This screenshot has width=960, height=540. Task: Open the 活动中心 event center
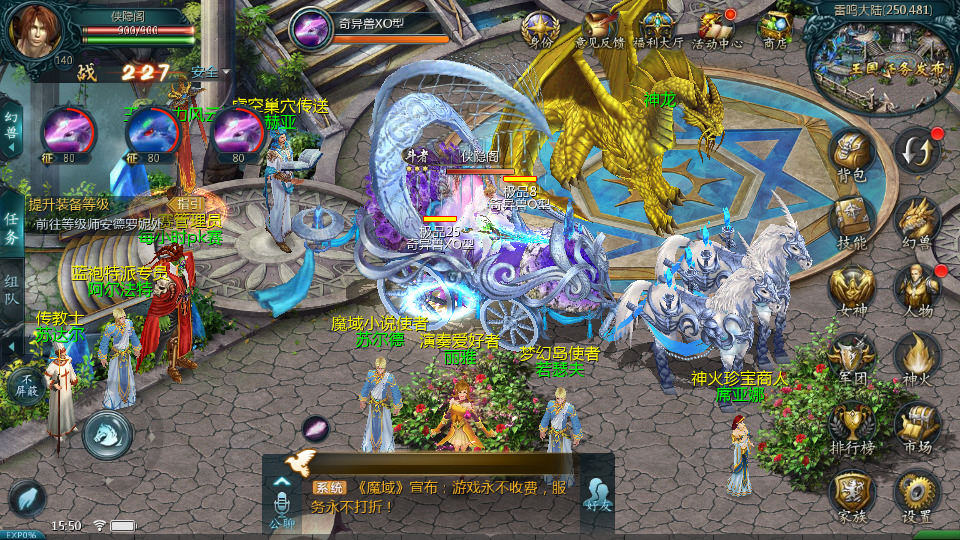716,30
